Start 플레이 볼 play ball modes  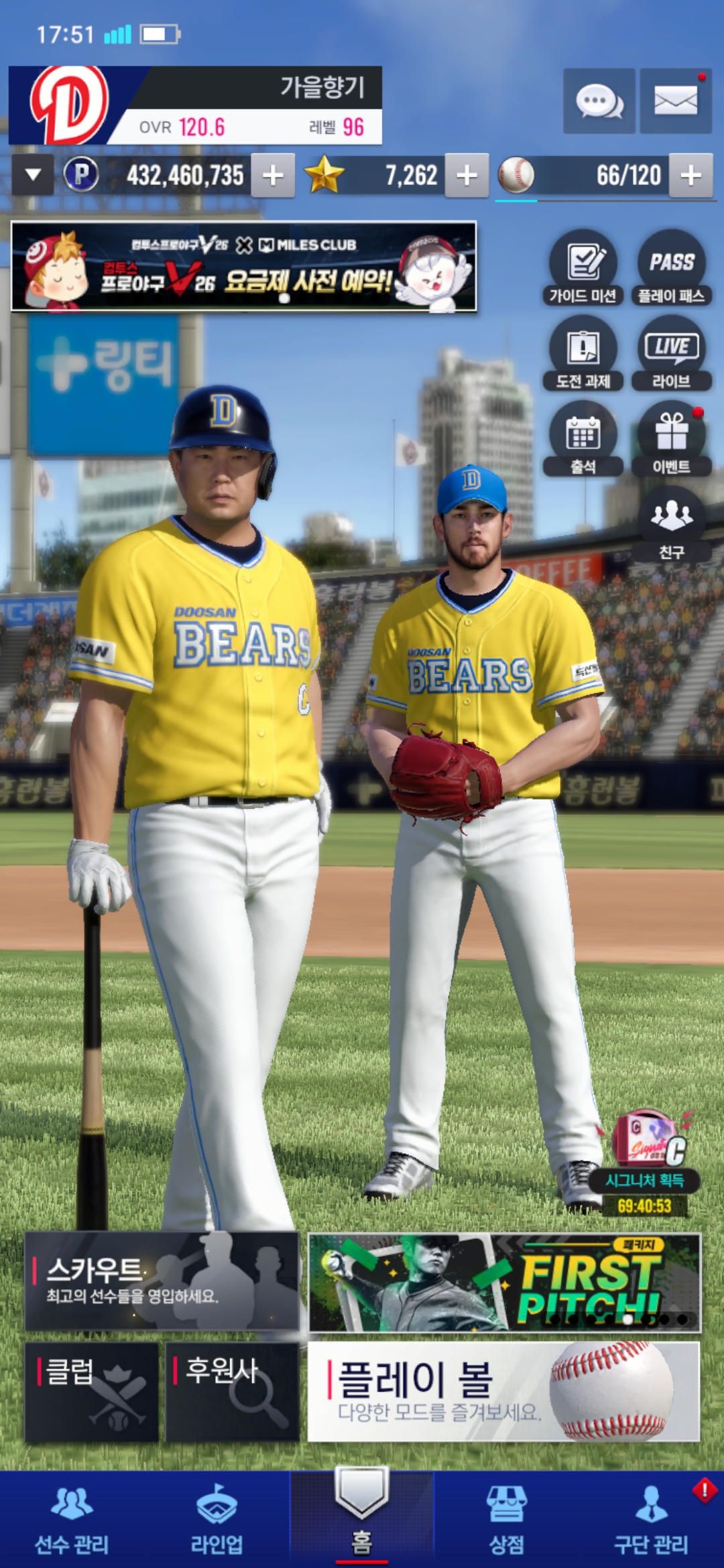click(x=503, y=1391)
